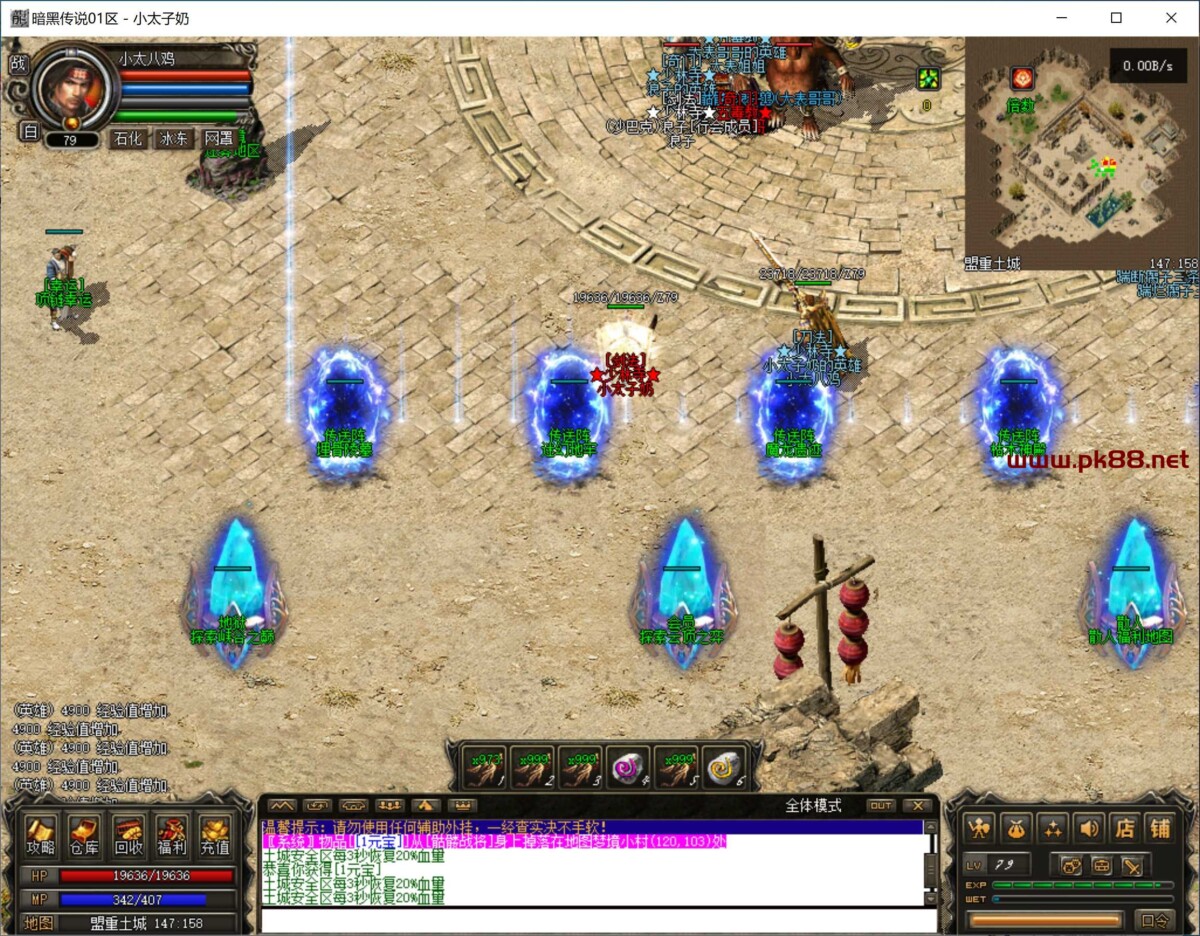Open the 仓库 warehouse
Screen dimensions: 1200x936
[84, 836]
